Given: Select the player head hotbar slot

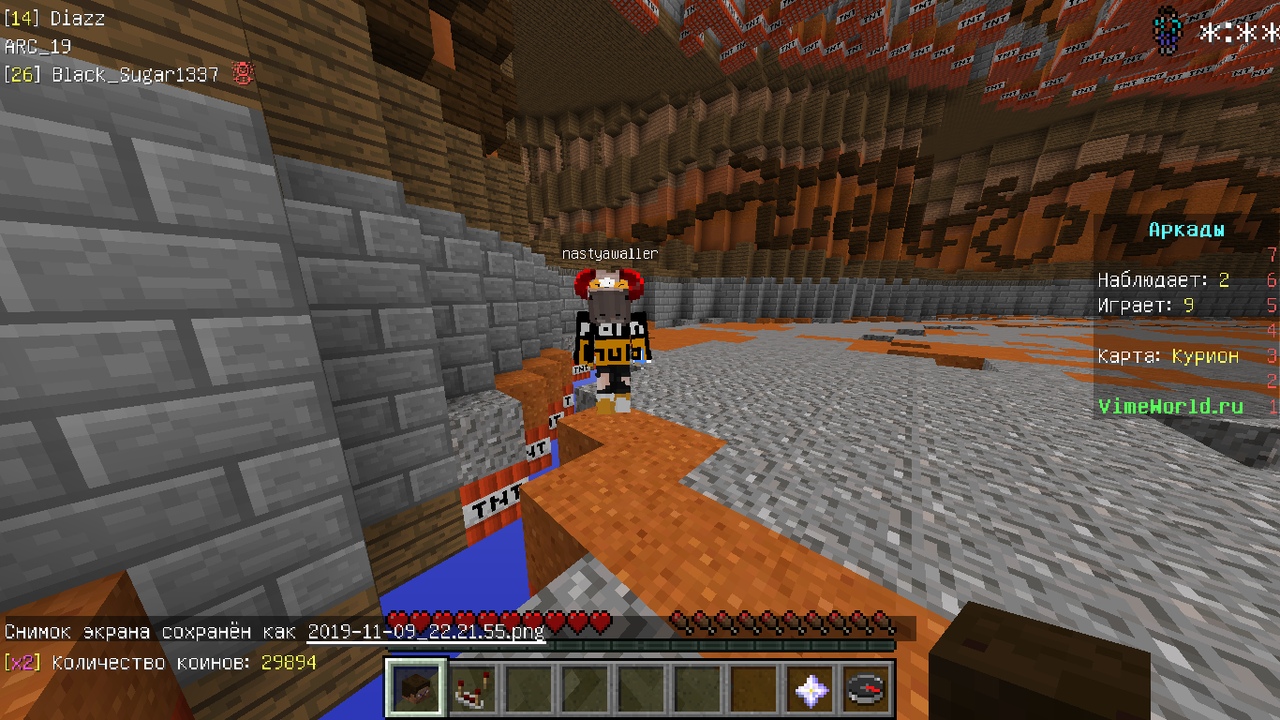Looking at the screenshot, I should (416, 688).
